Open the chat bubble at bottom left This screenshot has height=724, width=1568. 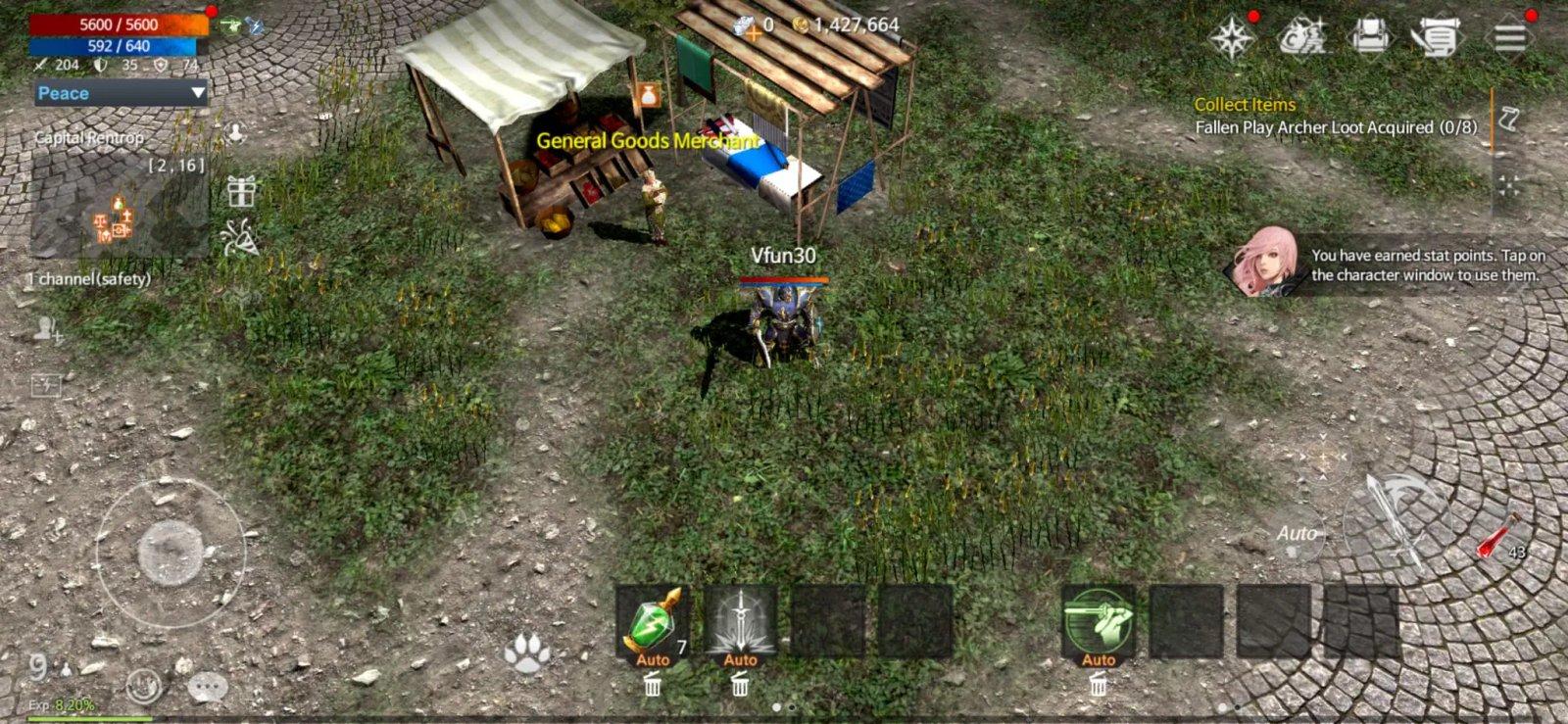pos(207,687)
